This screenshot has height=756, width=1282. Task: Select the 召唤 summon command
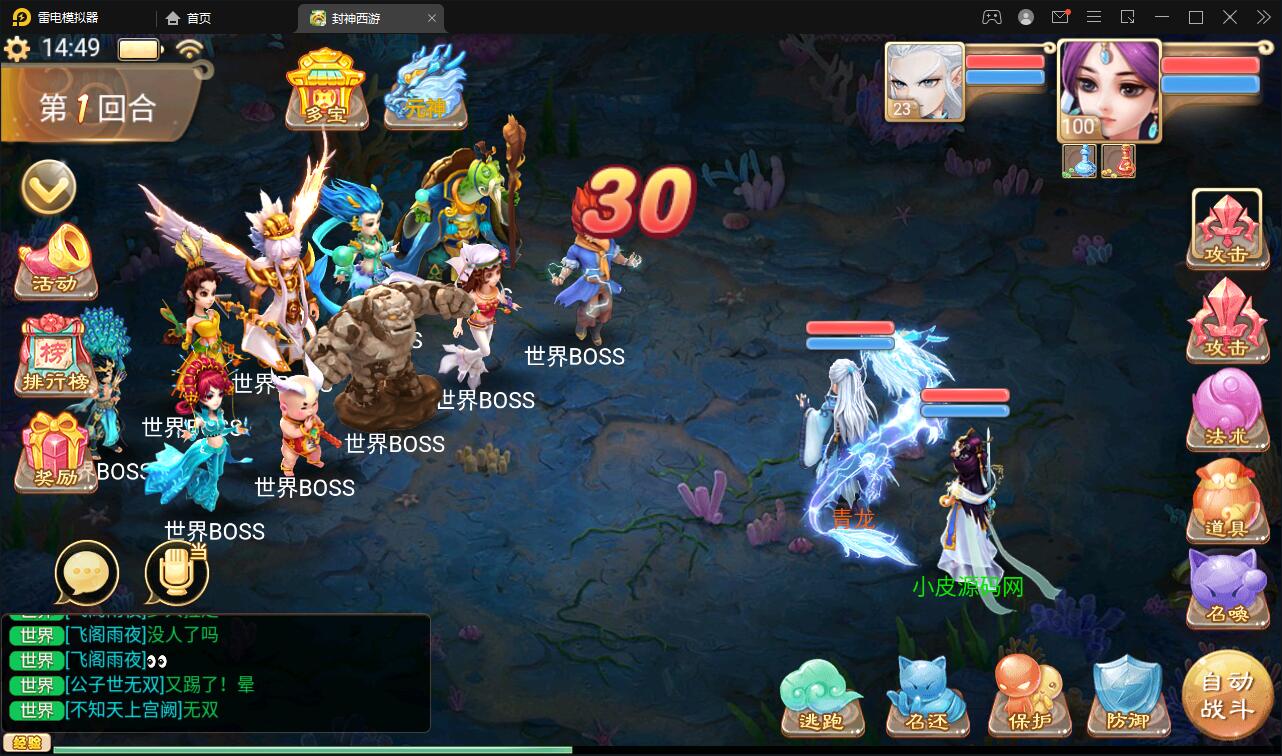1227,588
